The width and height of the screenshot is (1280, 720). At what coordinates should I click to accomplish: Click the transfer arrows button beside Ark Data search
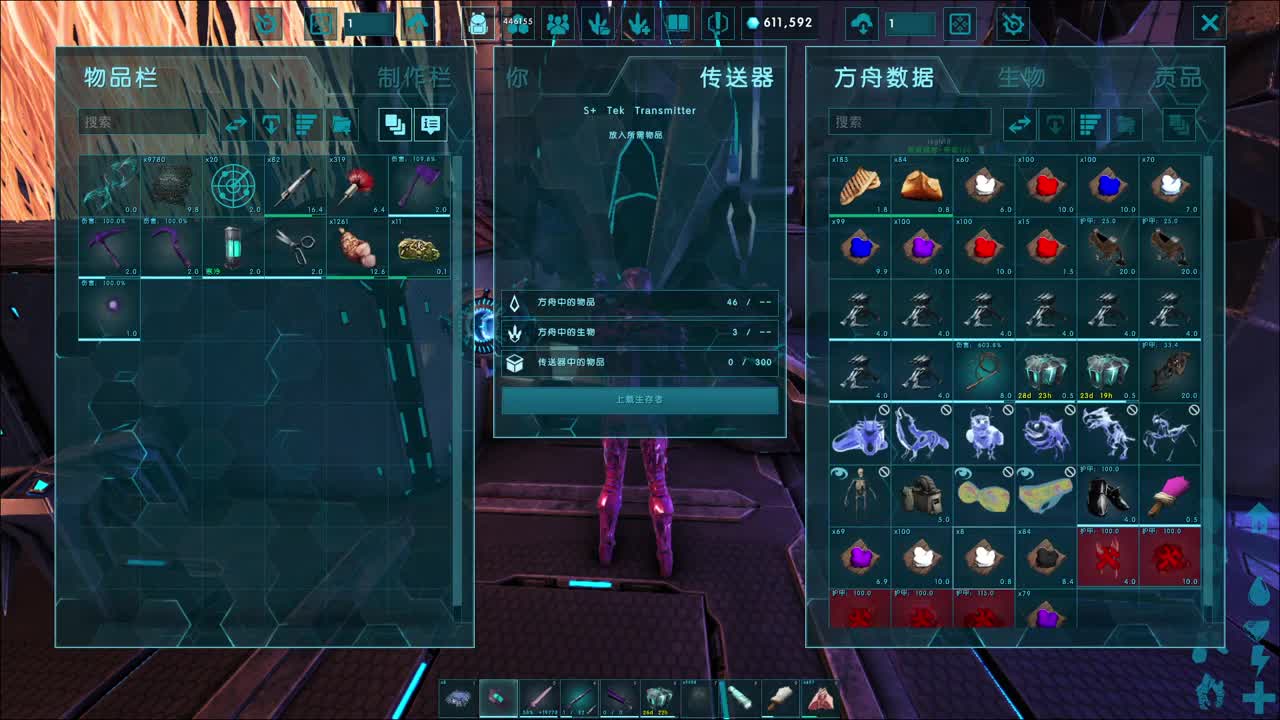click(1020, 124)
